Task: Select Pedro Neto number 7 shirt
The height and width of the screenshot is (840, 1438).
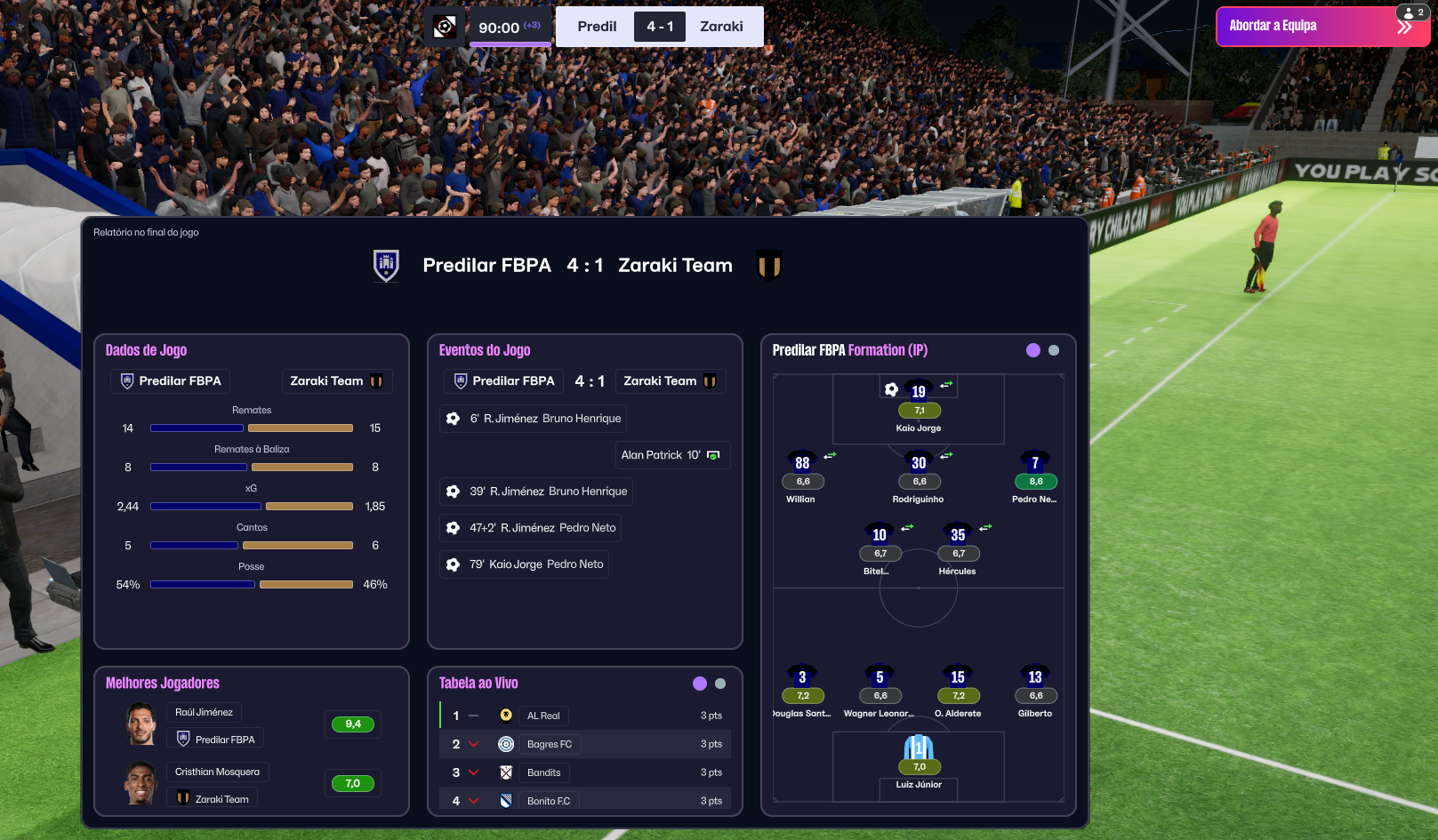Action: pyautogui.click(x=1035, y=463)
